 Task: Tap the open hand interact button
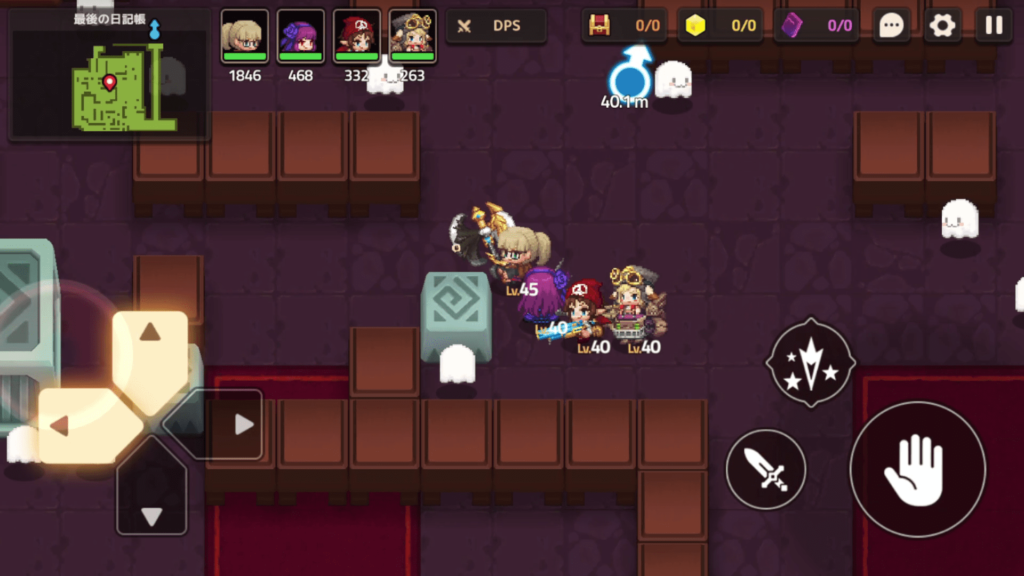click(x=917, y=469)
